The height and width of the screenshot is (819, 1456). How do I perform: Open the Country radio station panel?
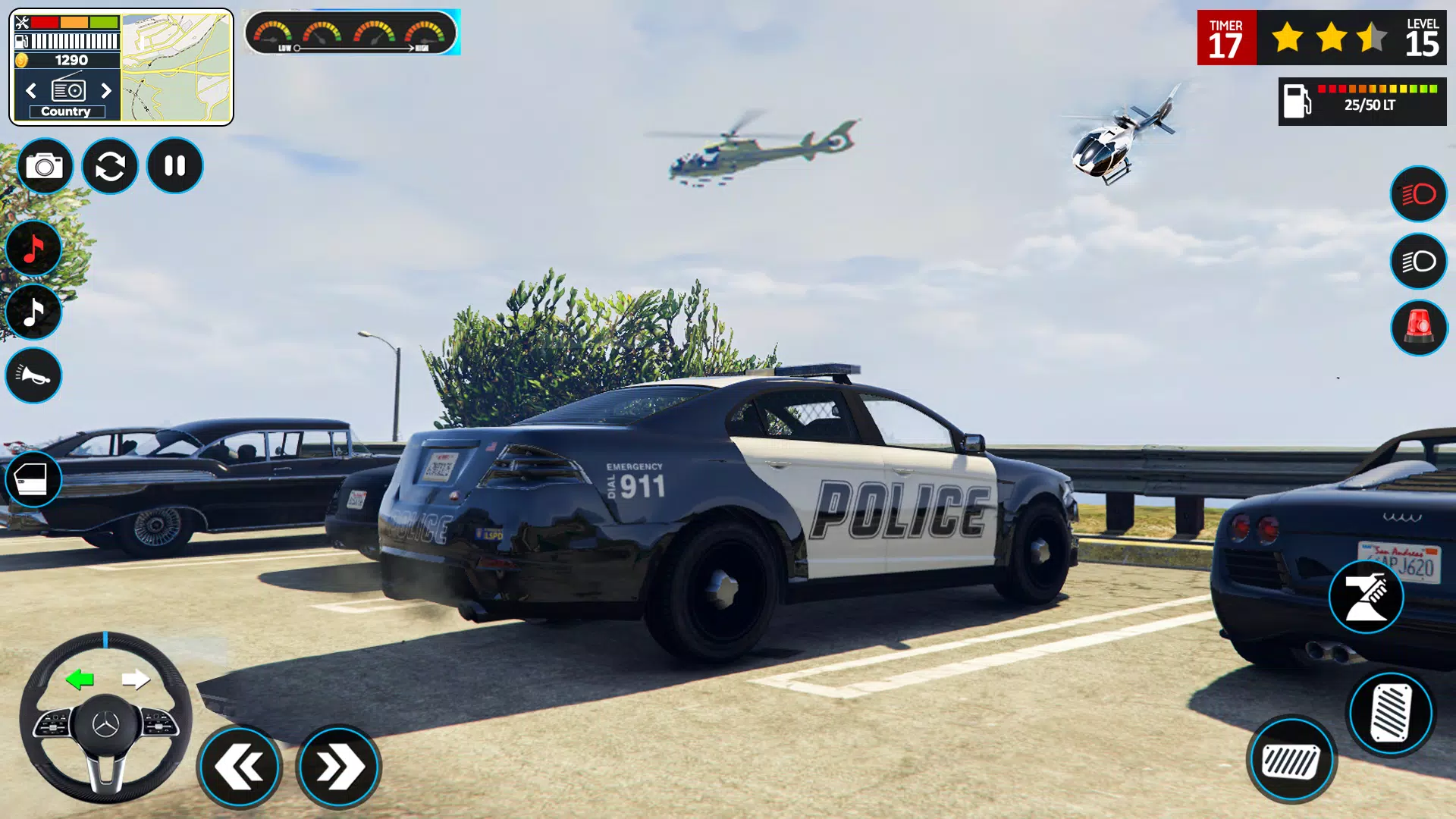(66, 111)
